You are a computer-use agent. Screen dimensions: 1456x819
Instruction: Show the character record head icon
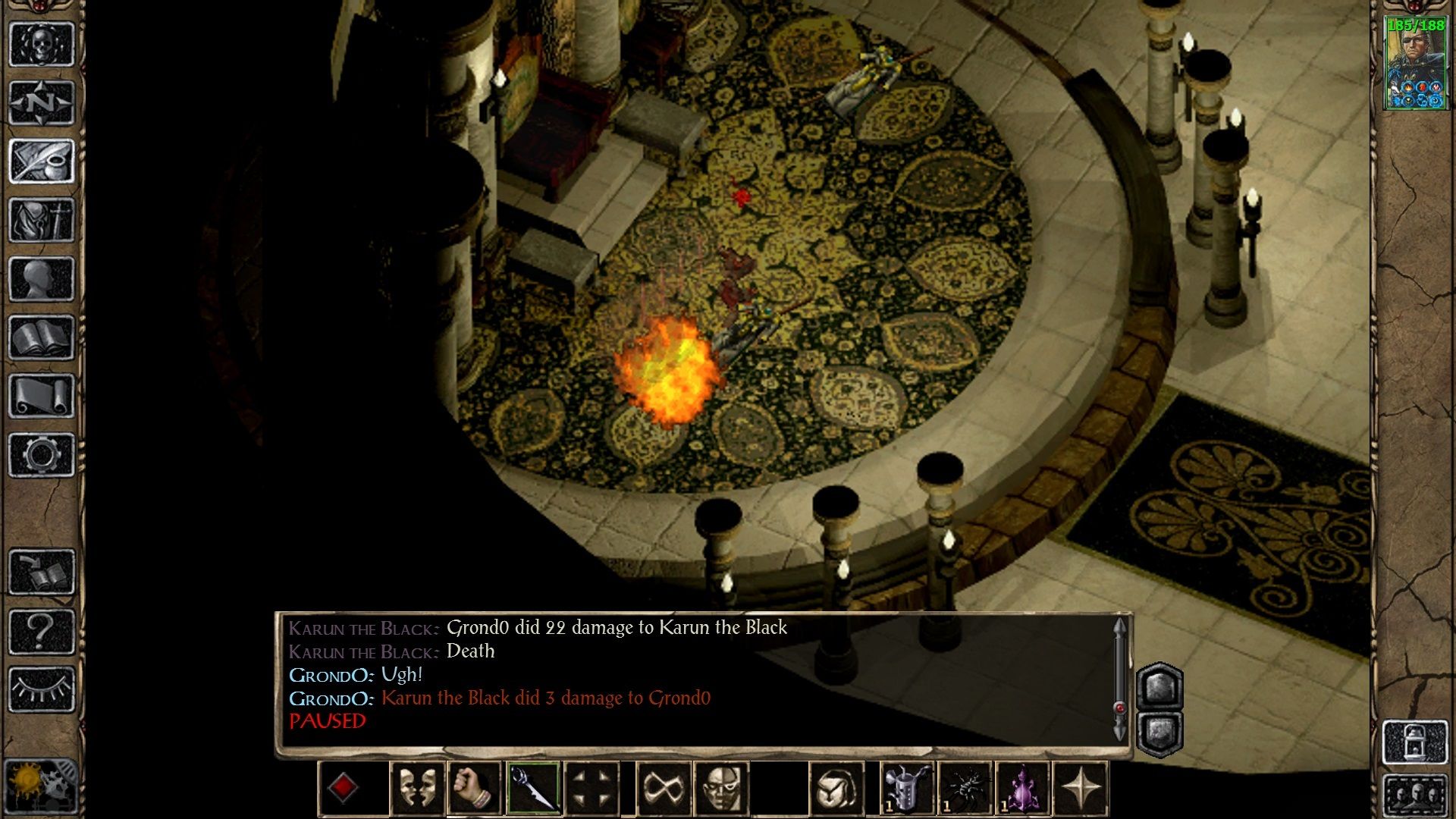tap(42, 278)
